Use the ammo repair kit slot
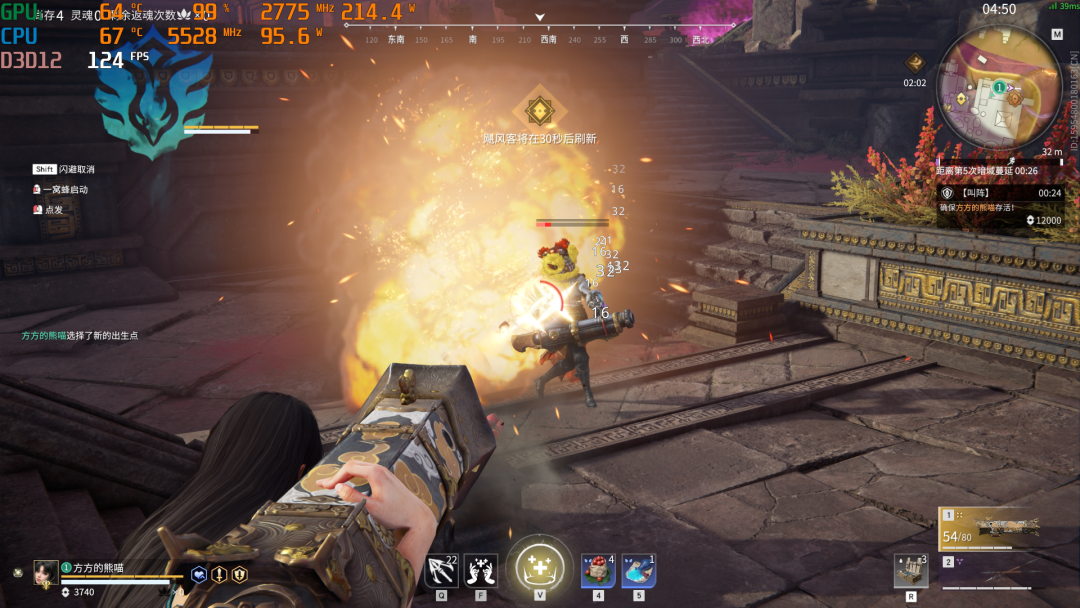 (911, 571)
